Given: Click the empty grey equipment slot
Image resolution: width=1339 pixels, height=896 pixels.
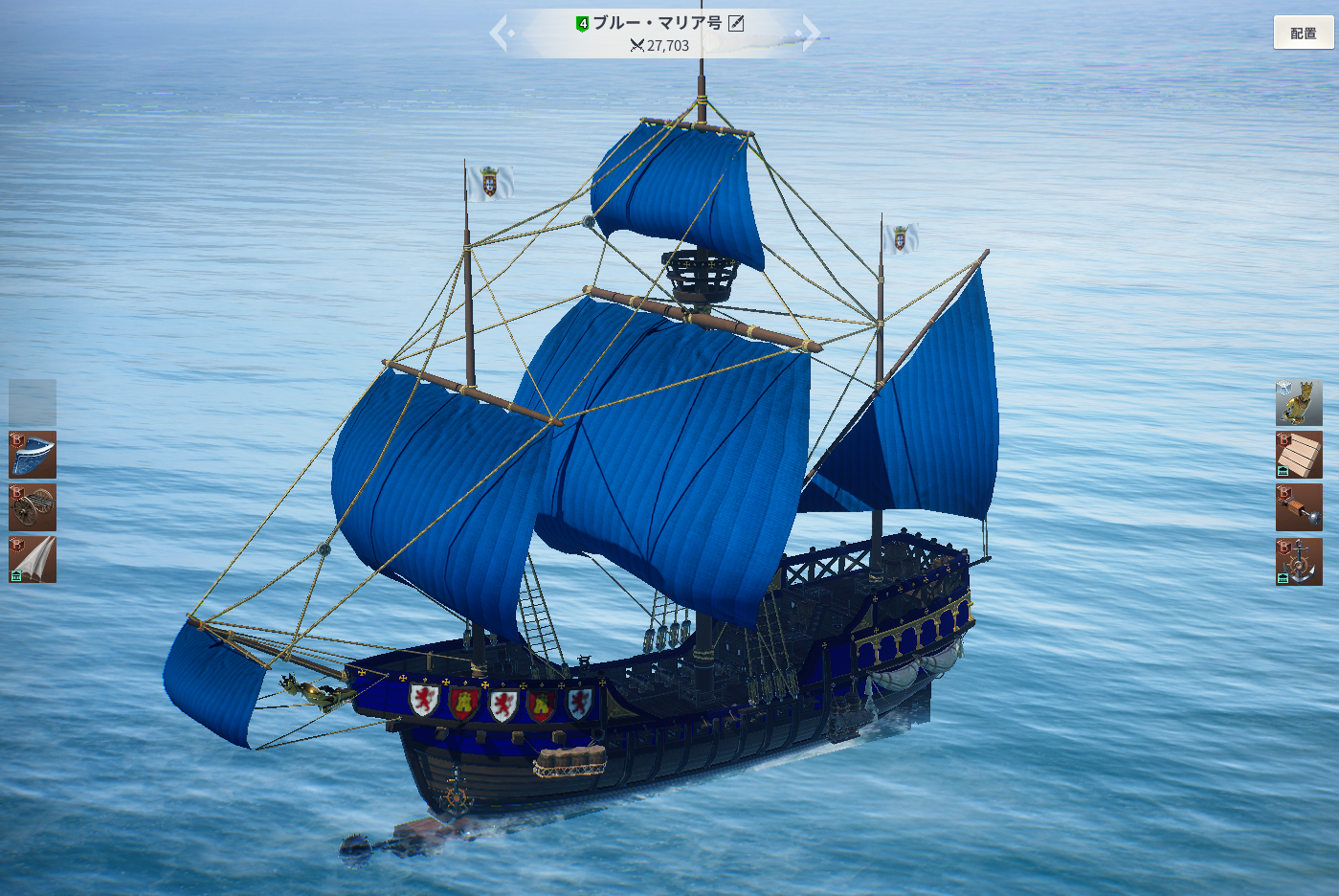Looking at the screenshot, I should coord(33,402).
